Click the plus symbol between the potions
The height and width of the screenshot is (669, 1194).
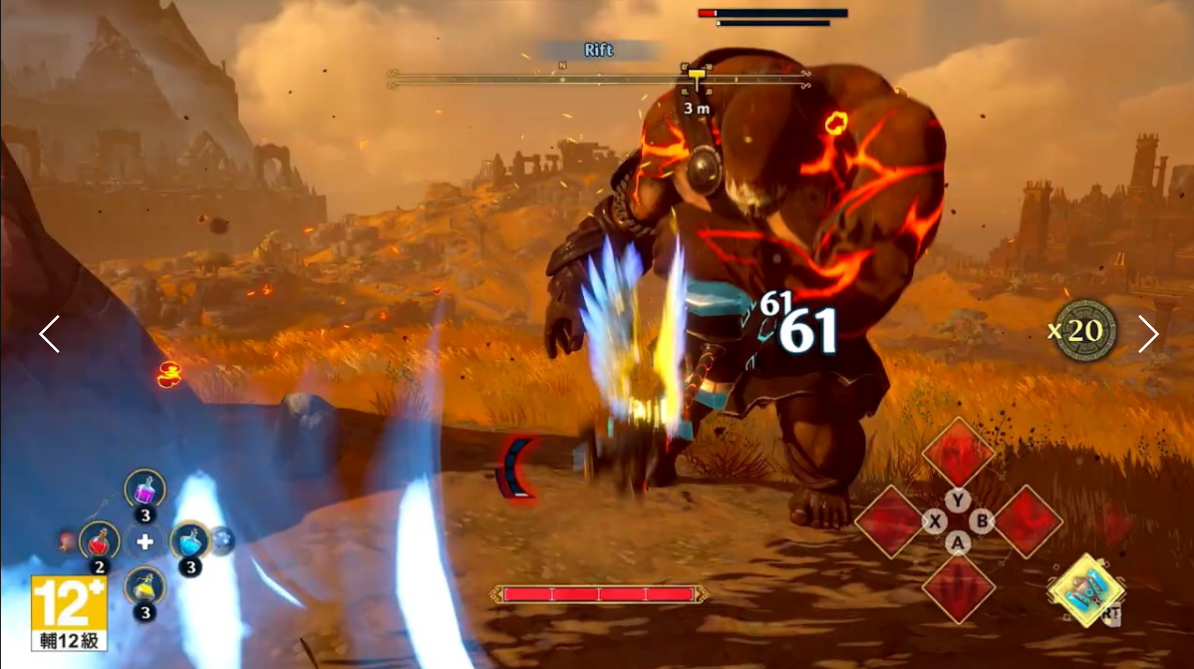145,542
